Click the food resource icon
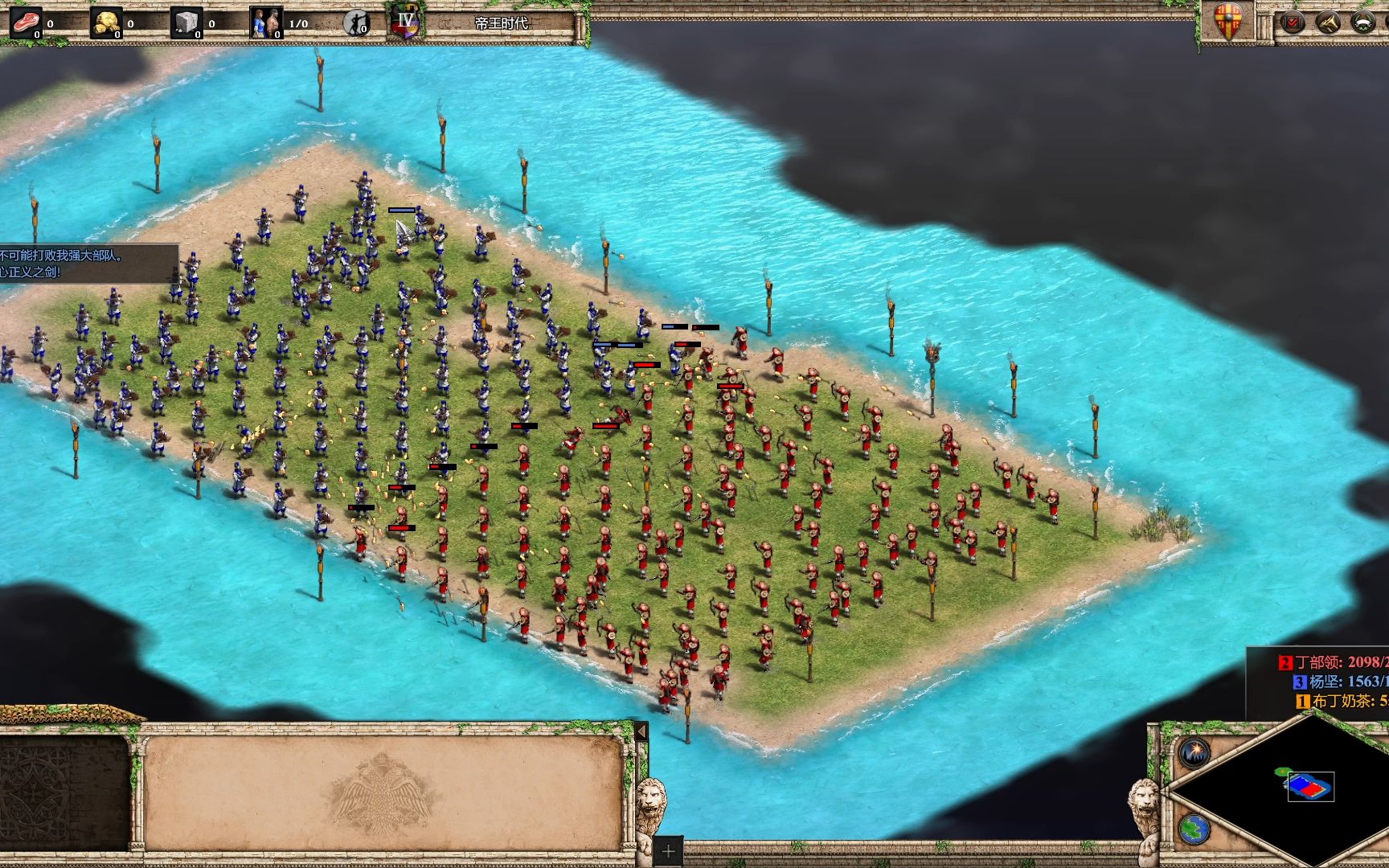Image resolution: width=1389 pixels, height=868 pixels. (x=27, y=23)
